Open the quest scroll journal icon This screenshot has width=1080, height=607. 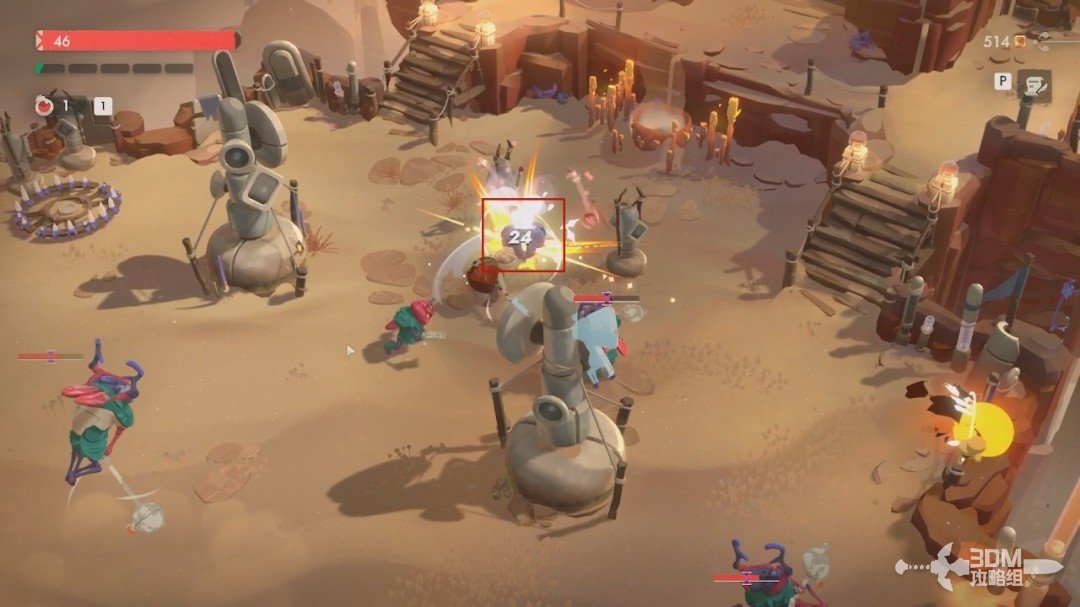click(1033, 86)
